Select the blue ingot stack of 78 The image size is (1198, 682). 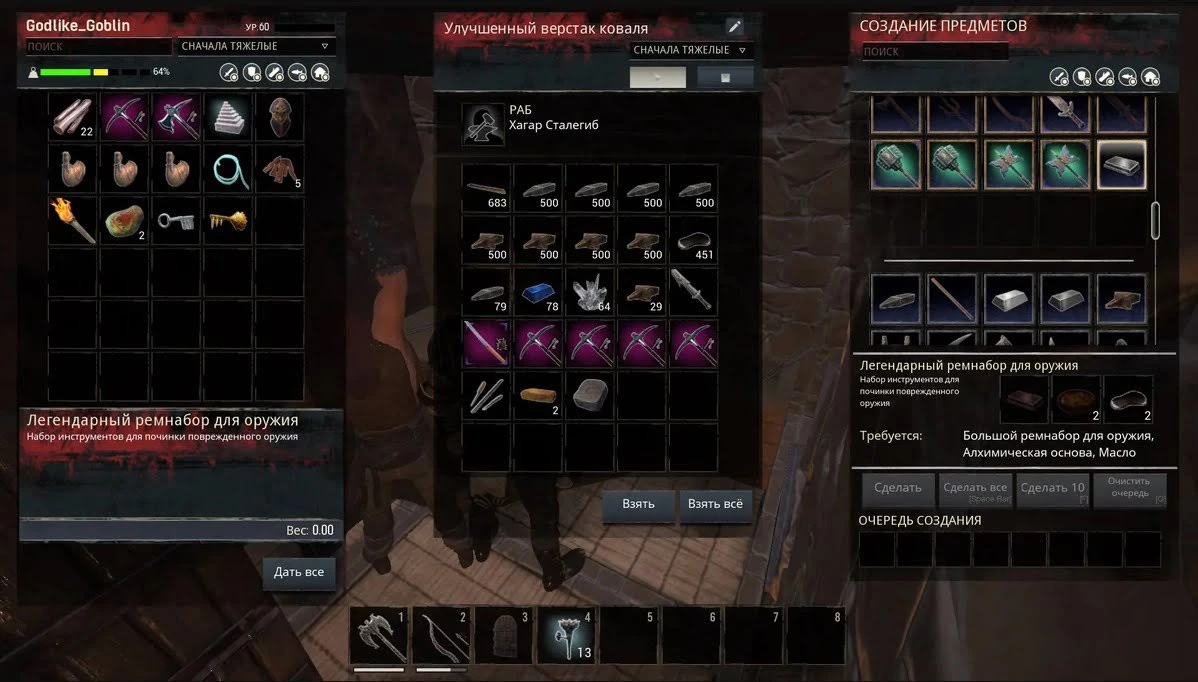click(540, 290)
